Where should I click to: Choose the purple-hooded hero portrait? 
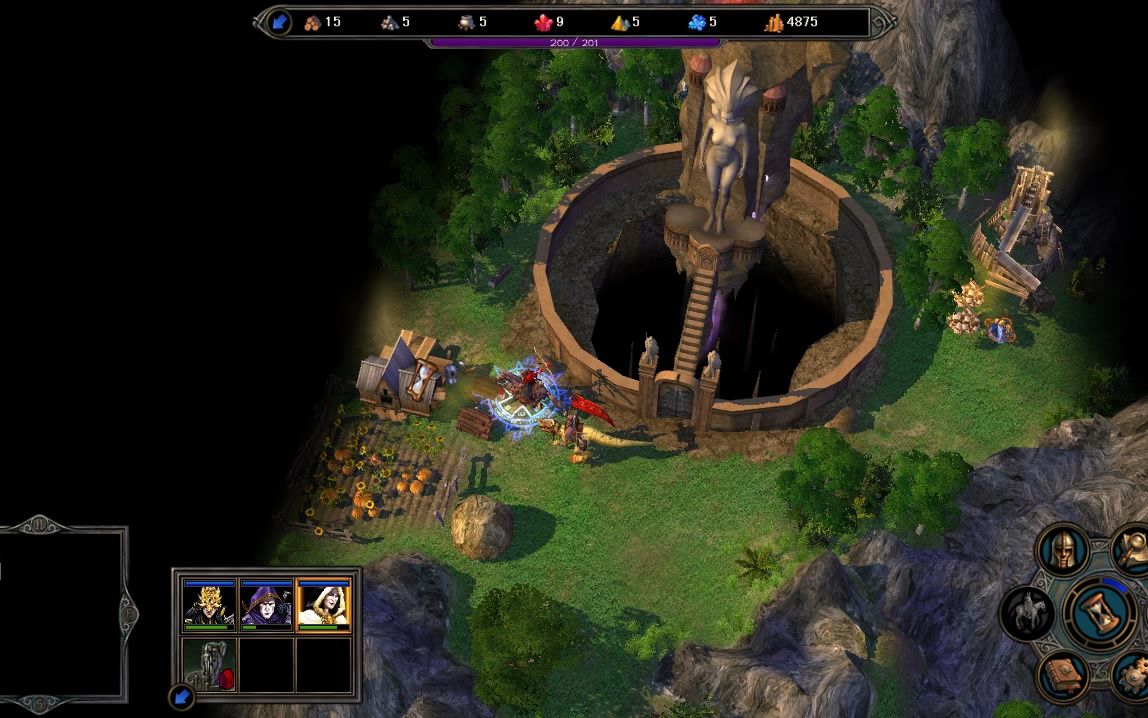click(x=267, y=605)
